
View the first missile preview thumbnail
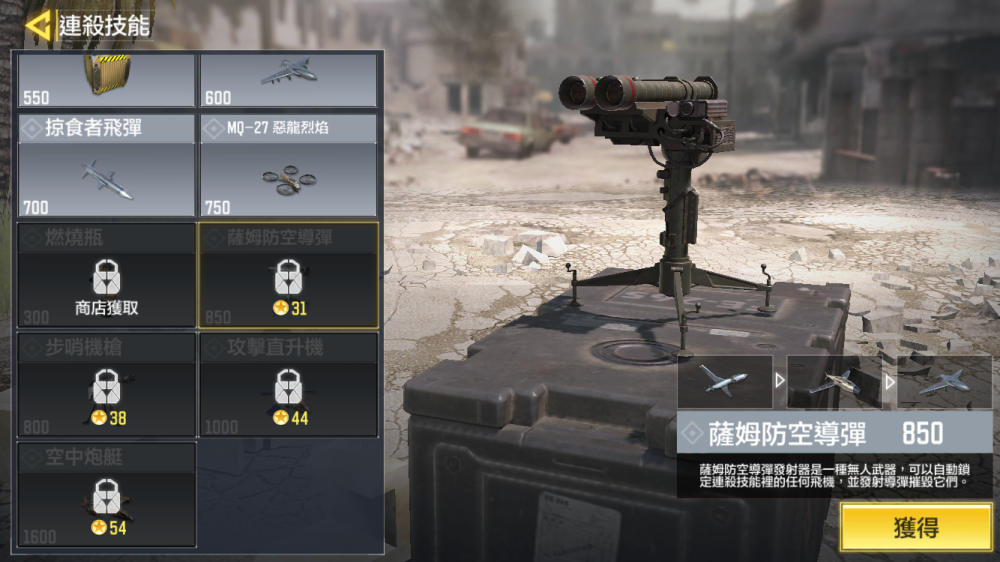tap(725, 381)
